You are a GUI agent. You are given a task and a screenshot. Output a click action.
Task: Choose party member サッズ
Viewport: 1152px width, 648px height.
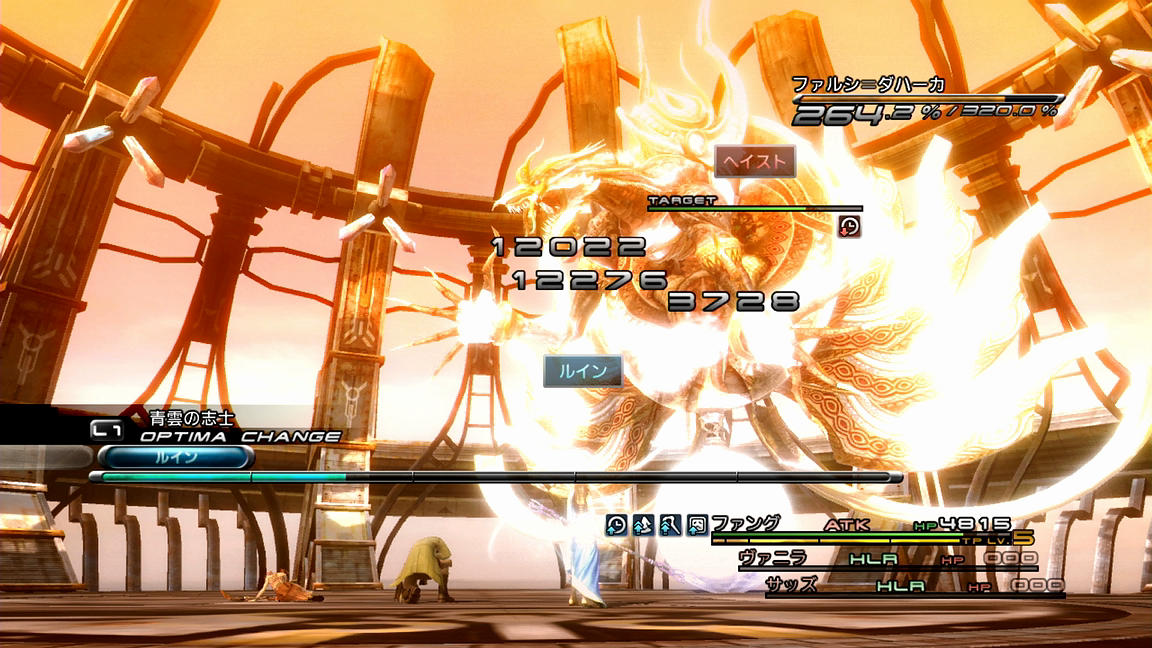pyautogui.click(x=790, y=585)
